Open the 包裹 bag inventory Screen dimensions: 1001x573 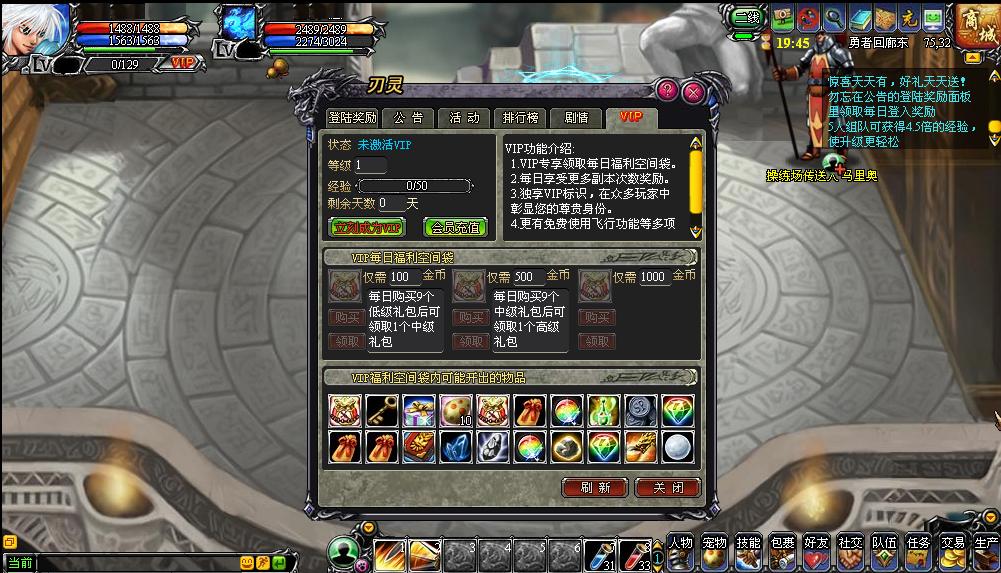pyautogui.click(x=782, y=549)
